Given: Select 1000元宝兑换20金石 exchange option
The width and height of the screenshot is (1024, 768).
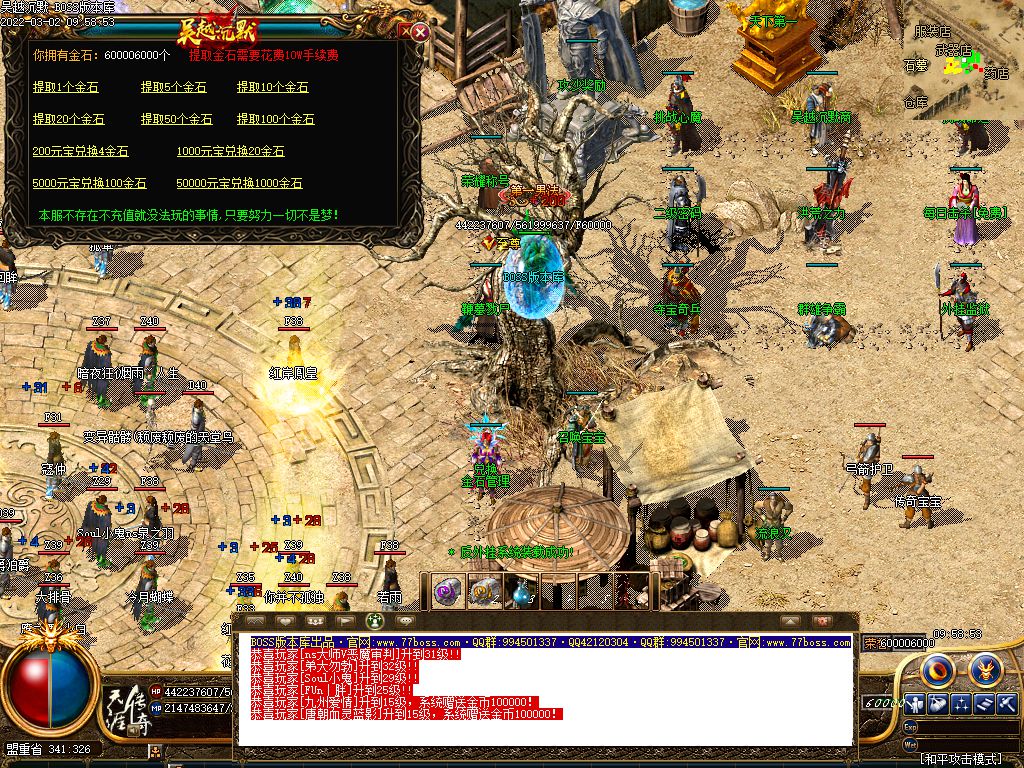Looking at the screenshot, I should [x=230, y=151].
